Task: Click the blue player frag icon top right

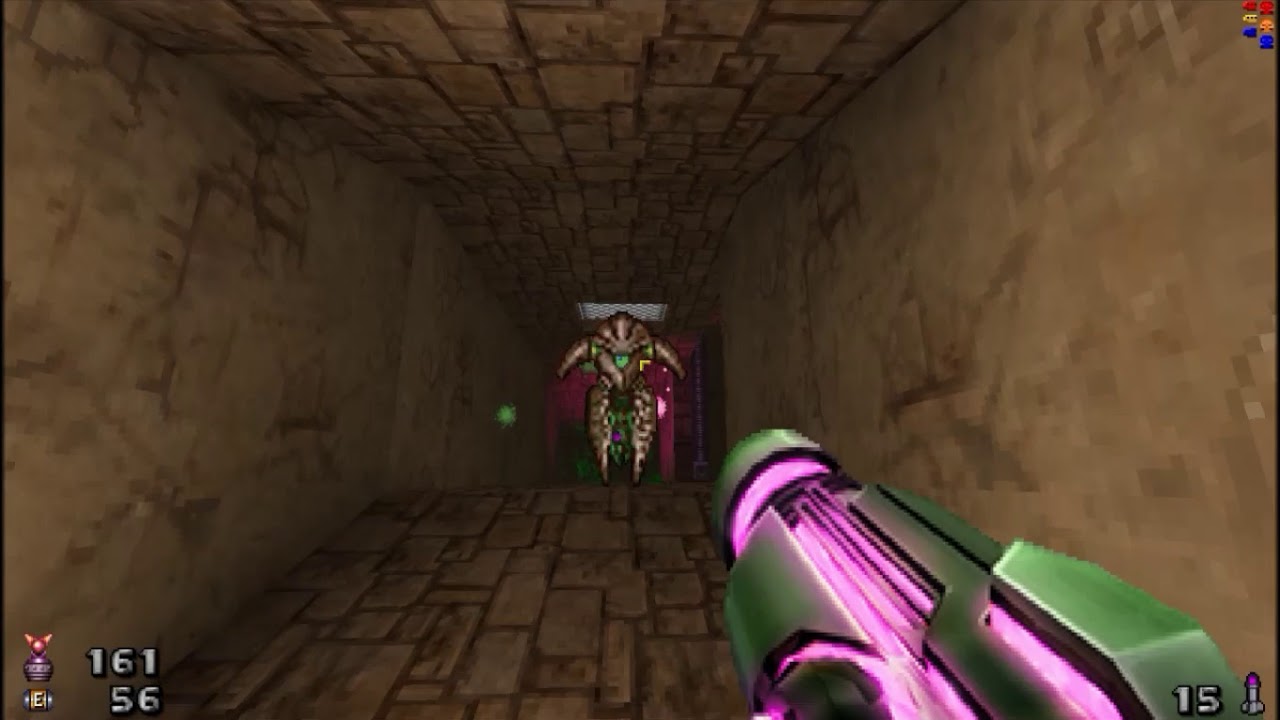Action: click(1266, 41)
